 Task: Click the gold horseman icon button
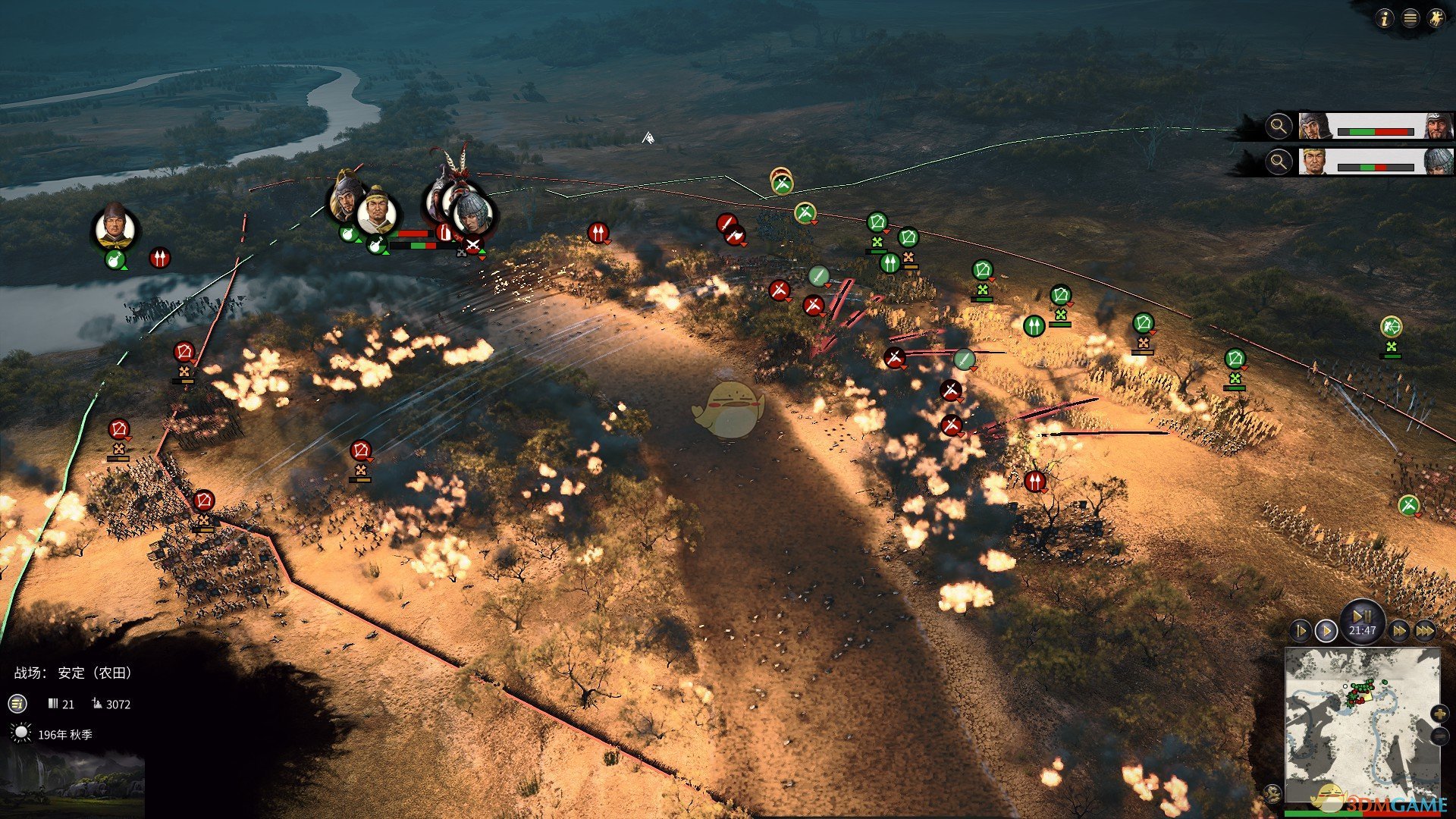pyautogui.click(x=1436, y=19)
